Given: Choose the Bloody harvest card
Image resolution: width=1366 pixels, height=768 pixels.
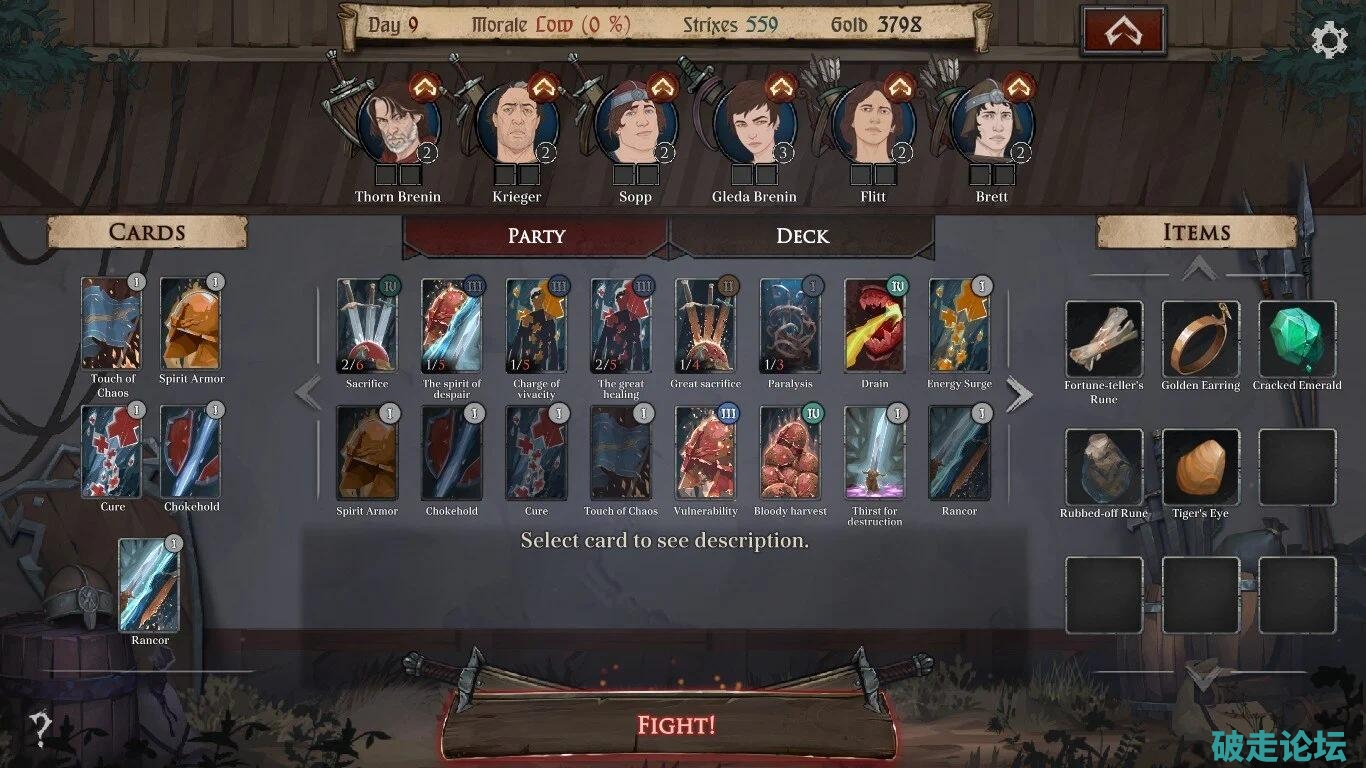Looking at the screenshot, I should 790,453.
